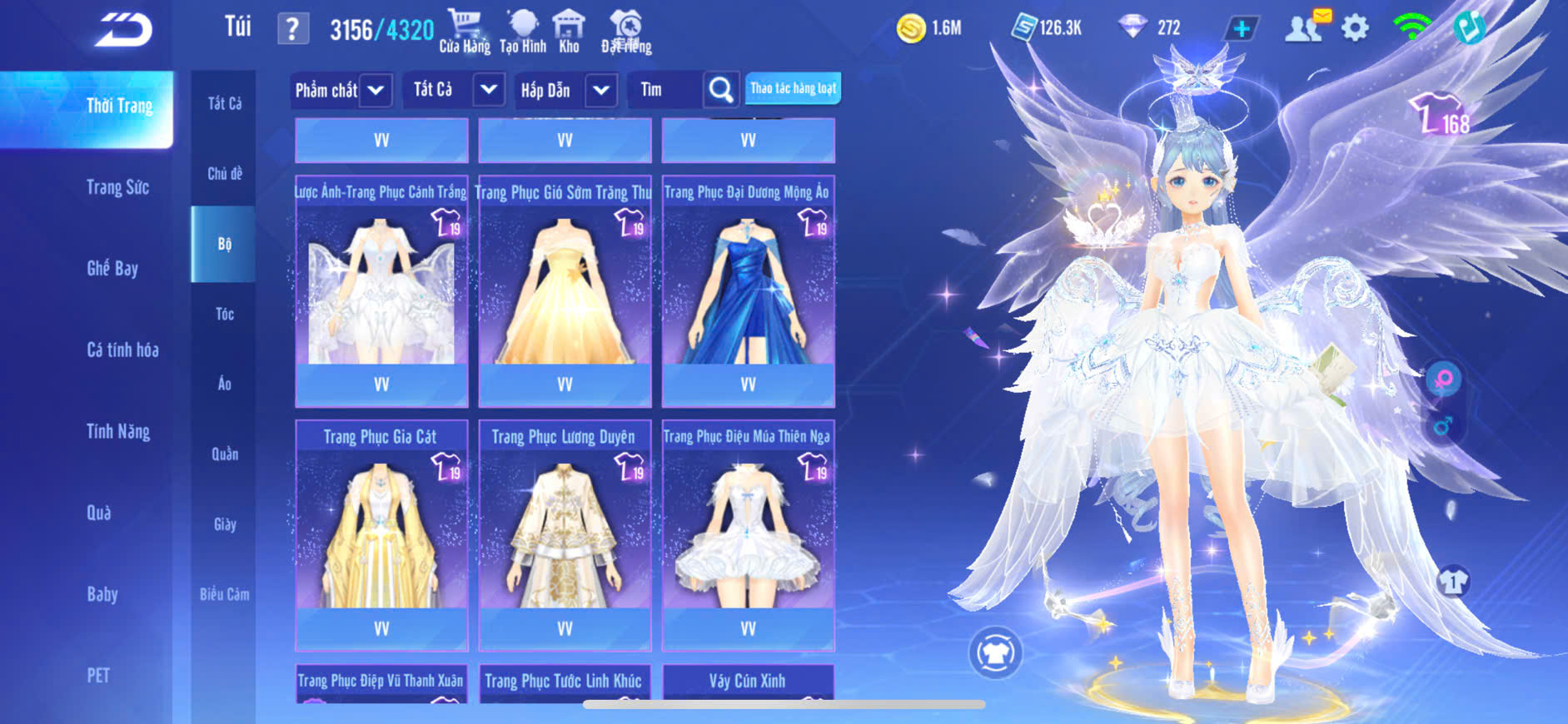Select the Tóc subcategory
Viewport: 1568px width, 724px height.
click(224, 314)
